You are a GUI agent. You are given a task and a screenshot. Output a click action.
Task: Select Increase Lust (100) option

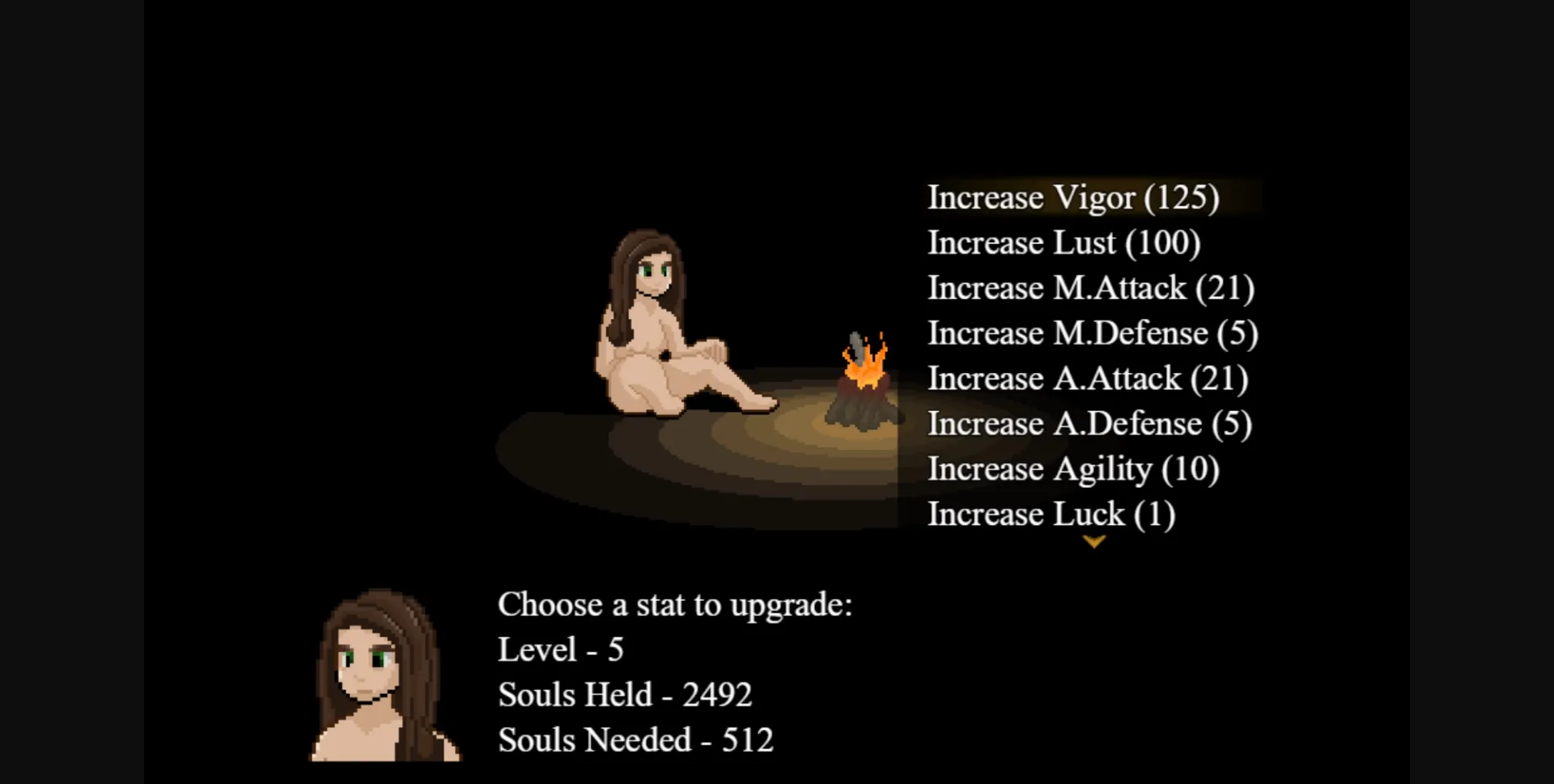[1064, 242]
